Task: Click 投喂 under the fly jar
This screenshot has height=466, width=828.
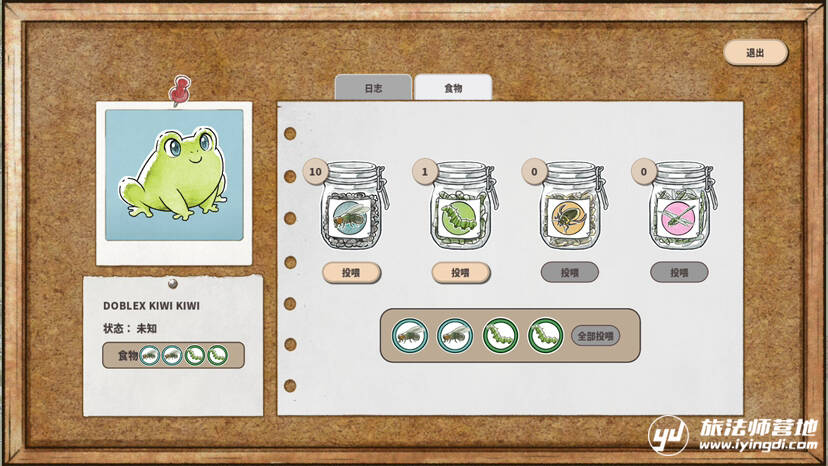Action: [351, 272]
